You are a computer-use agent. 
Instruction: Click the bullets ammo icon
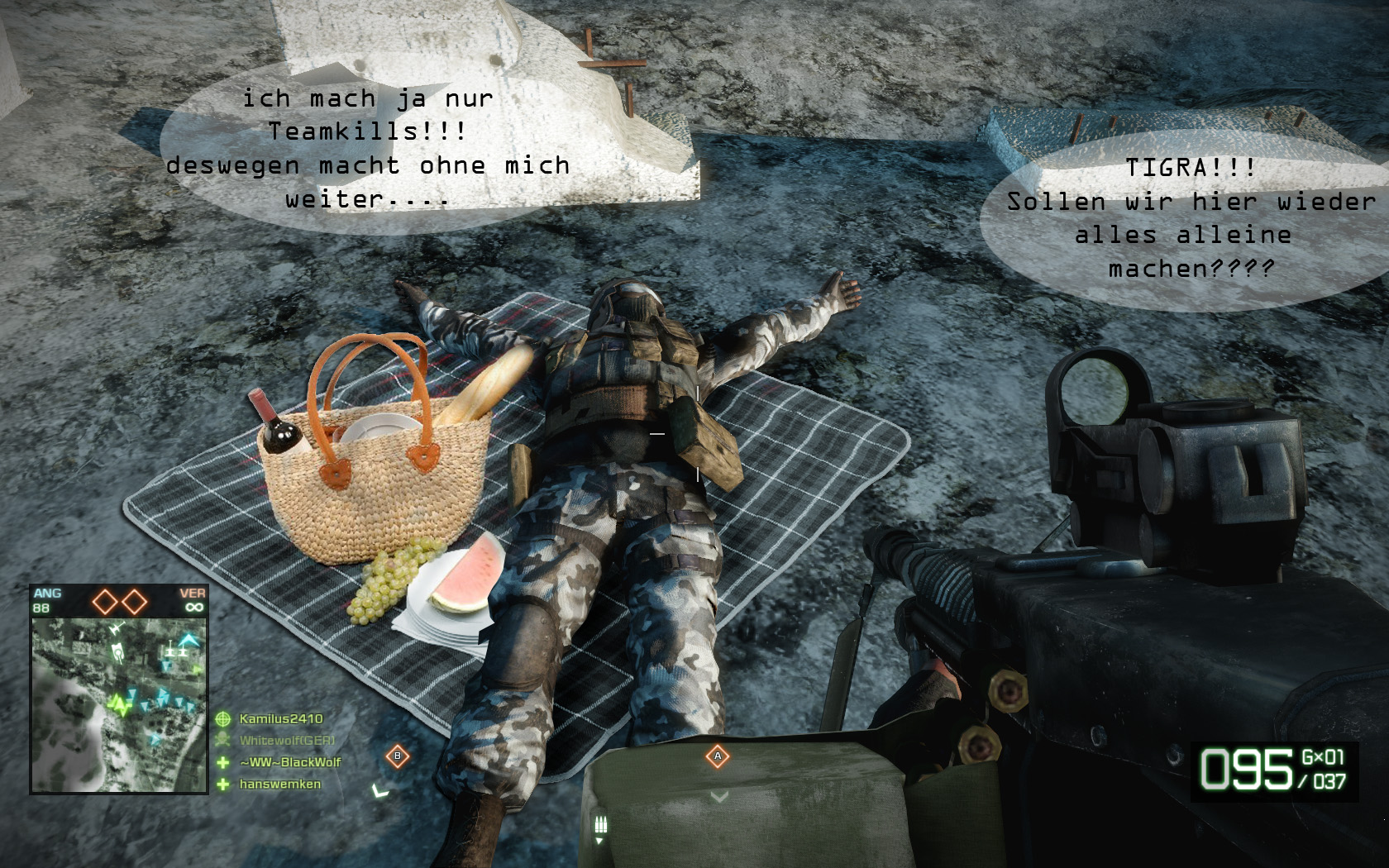601,824
